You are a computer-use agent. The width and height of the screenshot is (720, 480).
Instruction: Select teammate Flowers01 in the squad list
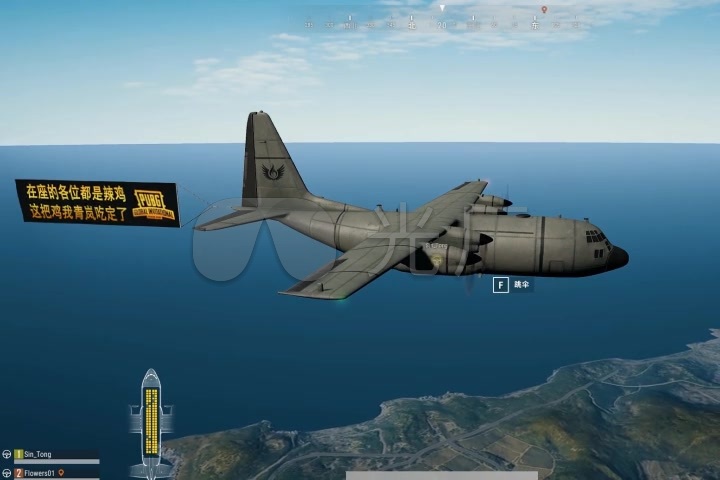point(40,472)
